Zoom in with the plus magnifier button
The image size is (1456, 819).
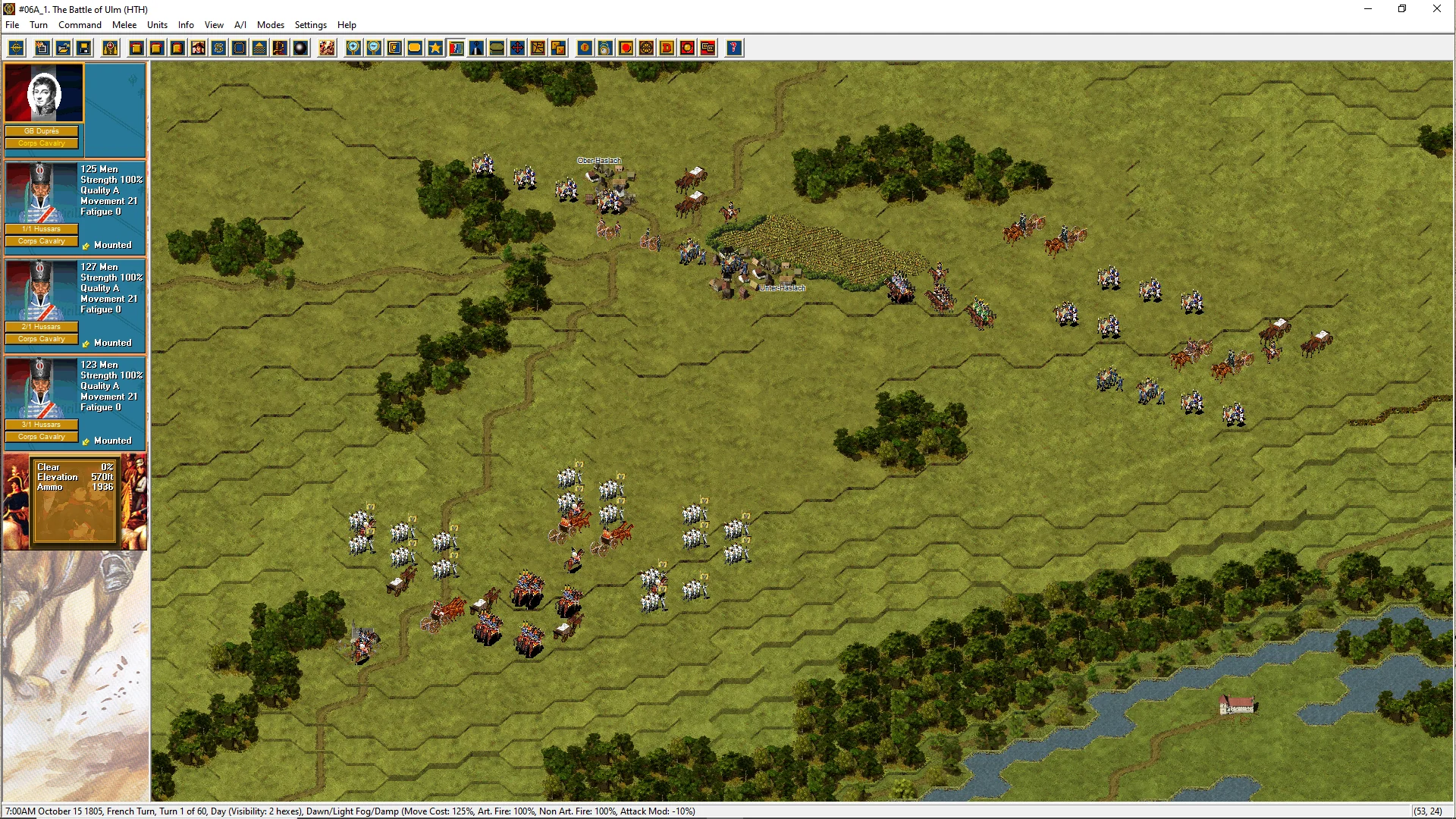[x=353, y=49]
